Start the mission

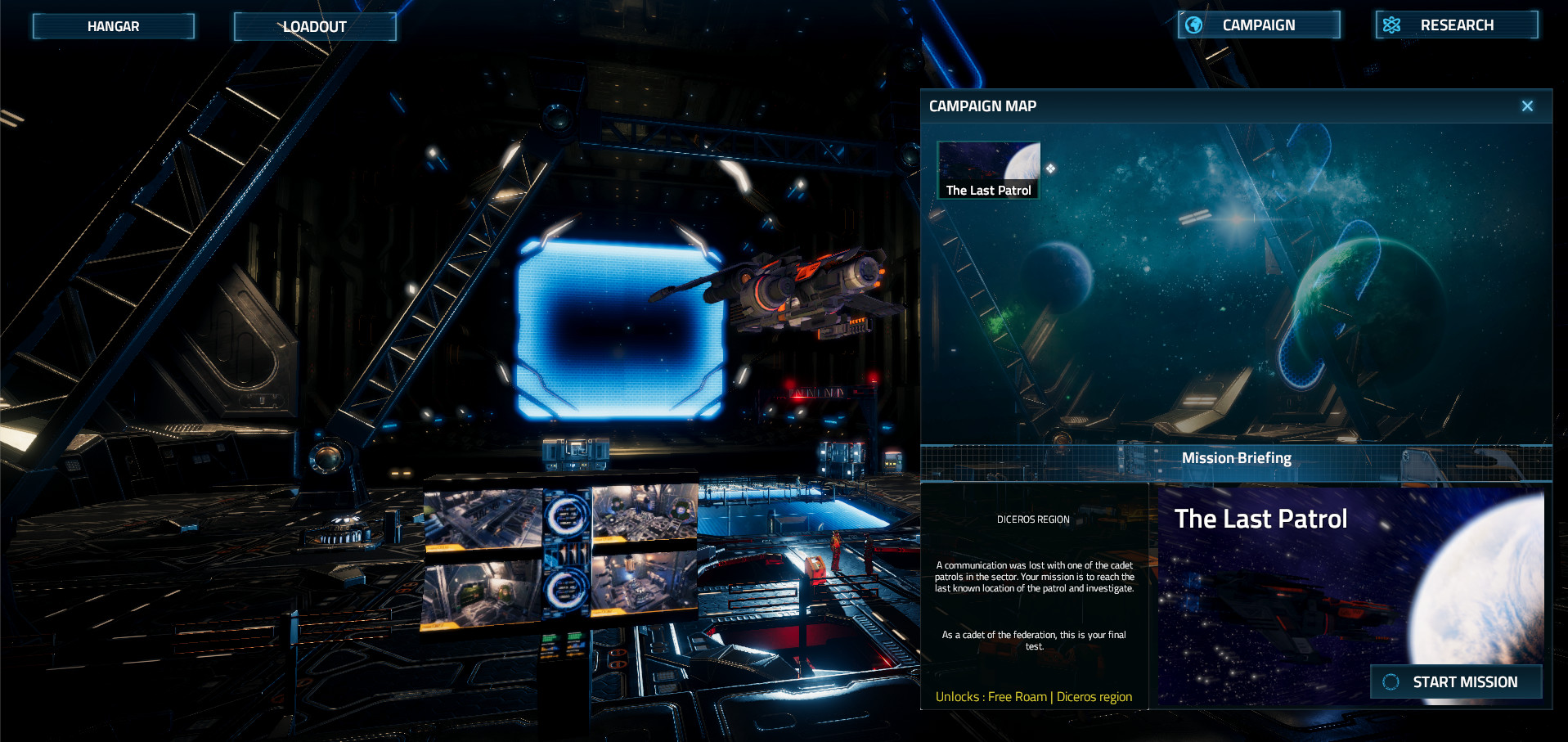point(1456,681)
